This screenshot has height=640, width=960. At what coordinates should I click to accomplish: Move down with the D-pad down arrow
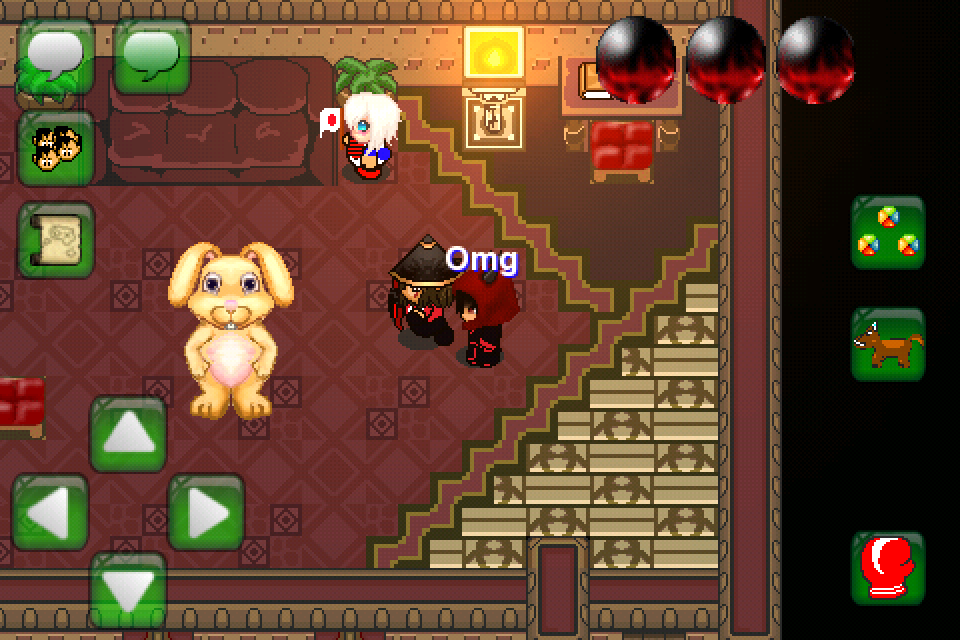(x=128, y=590)
